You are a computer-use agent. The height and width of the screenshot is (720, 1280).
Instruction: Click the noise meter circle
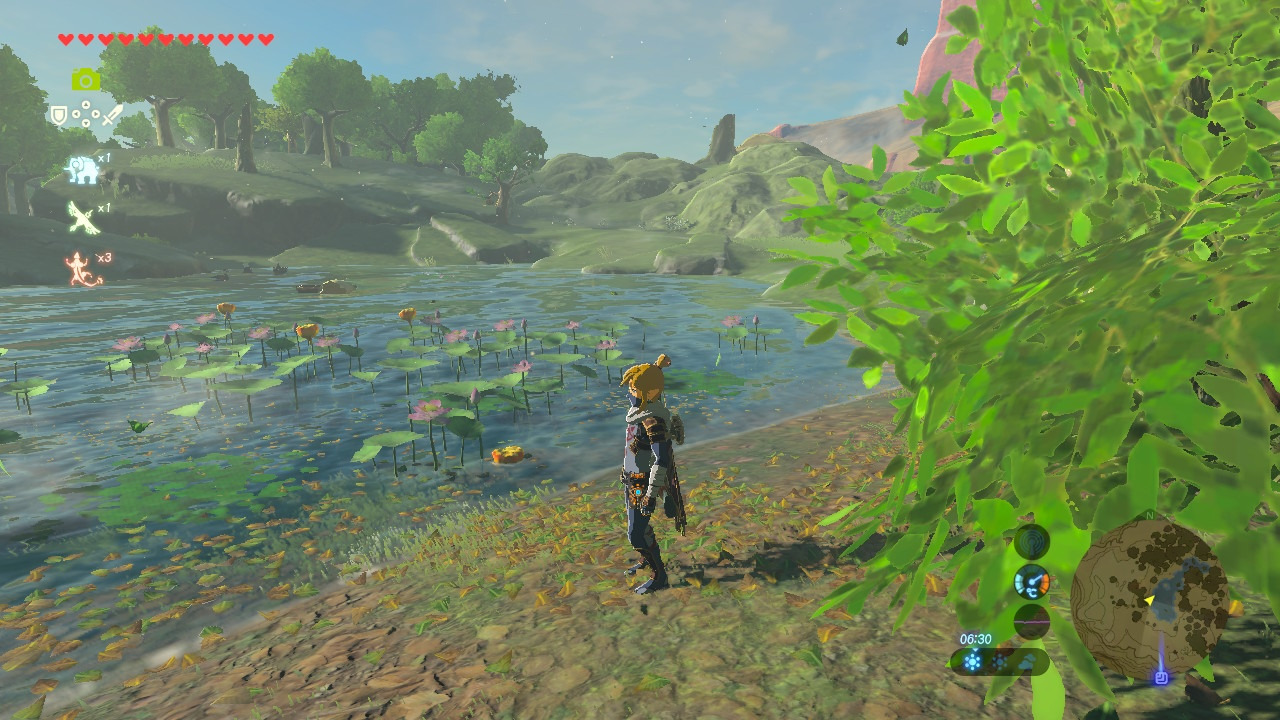pyautogui.click(x=1032, y=621)
